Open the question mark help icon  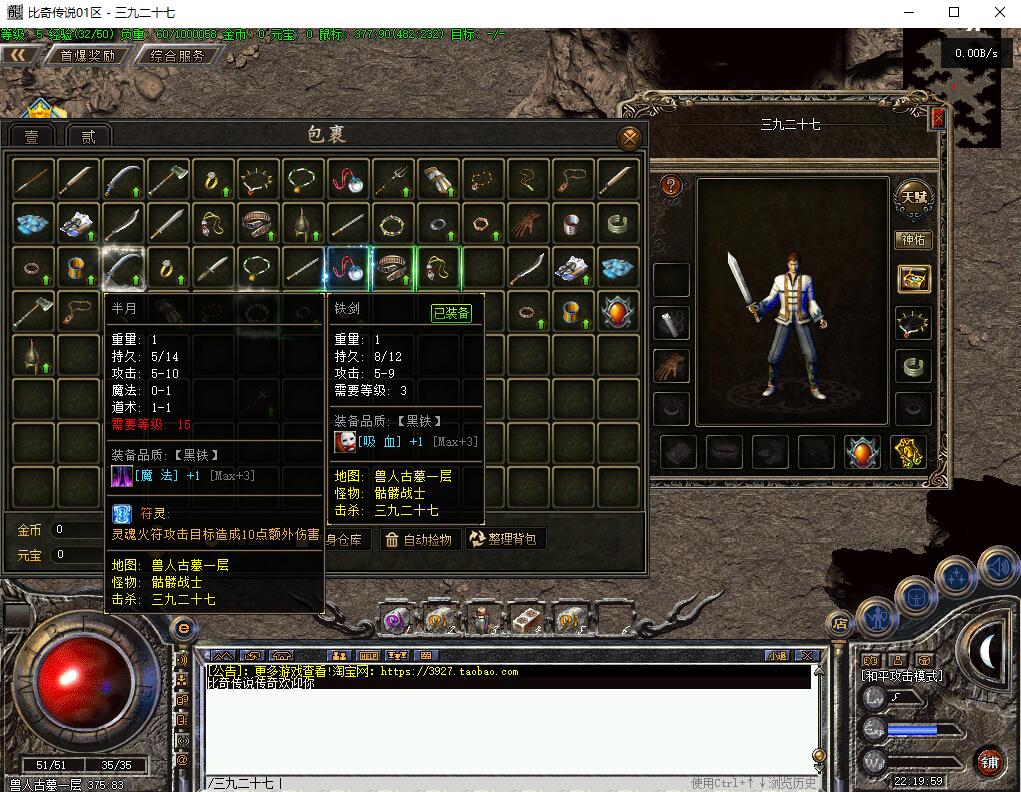[671, 185]
